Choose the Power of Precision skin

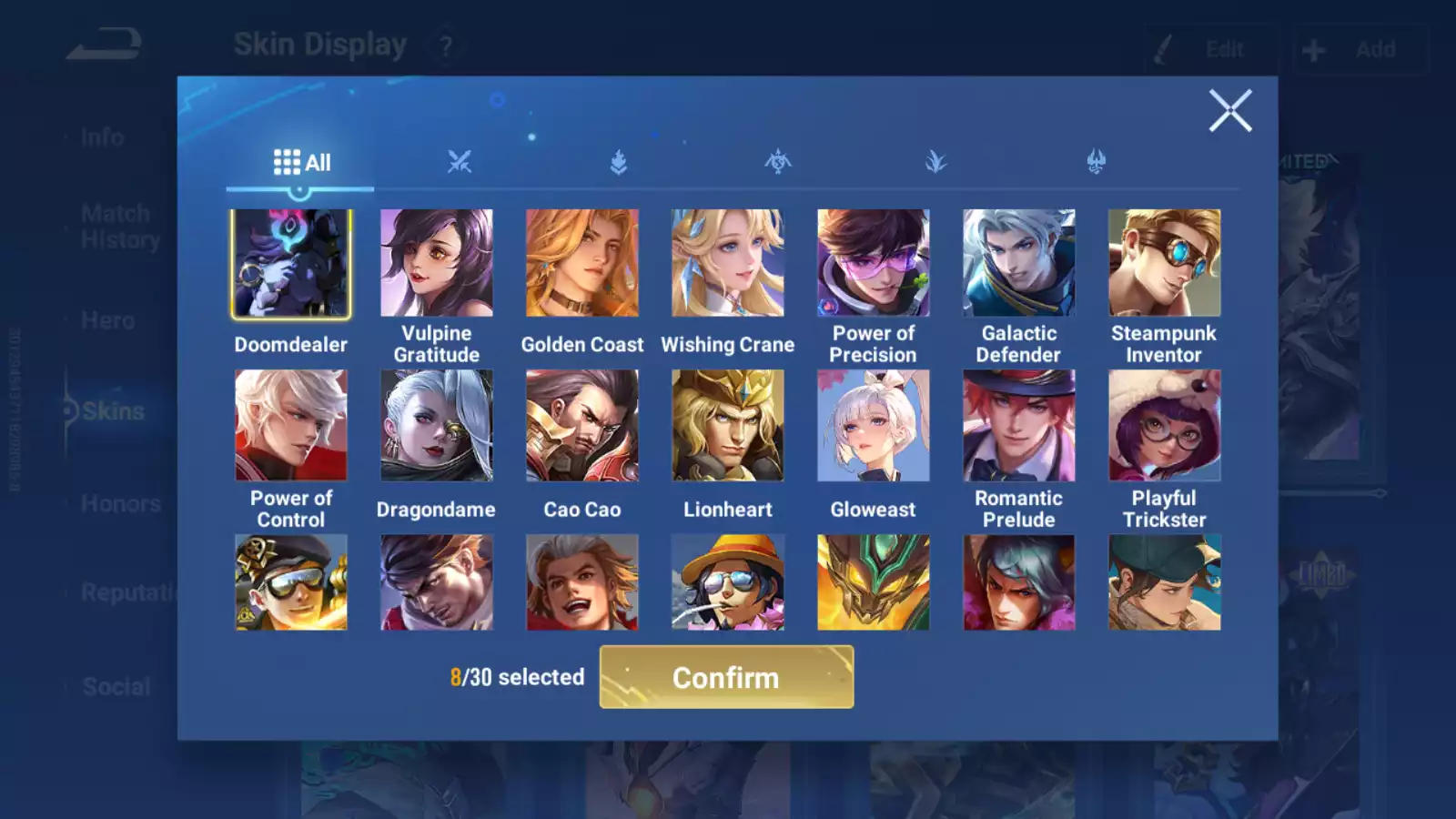click(874, 264)
